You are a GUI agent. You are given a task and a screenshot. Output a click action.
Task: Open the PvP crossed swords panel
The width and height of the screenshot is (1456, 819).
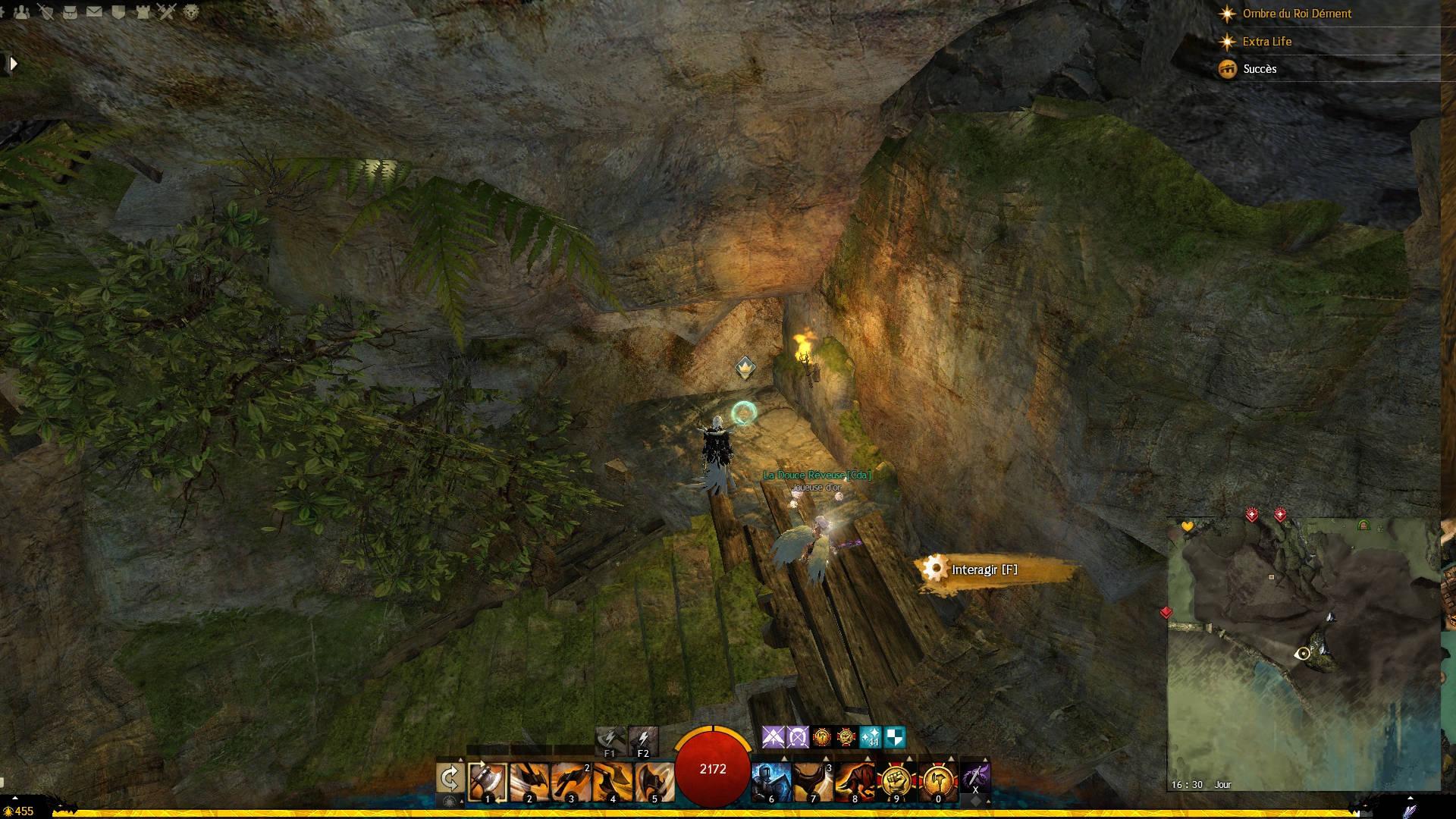(167, 12)
